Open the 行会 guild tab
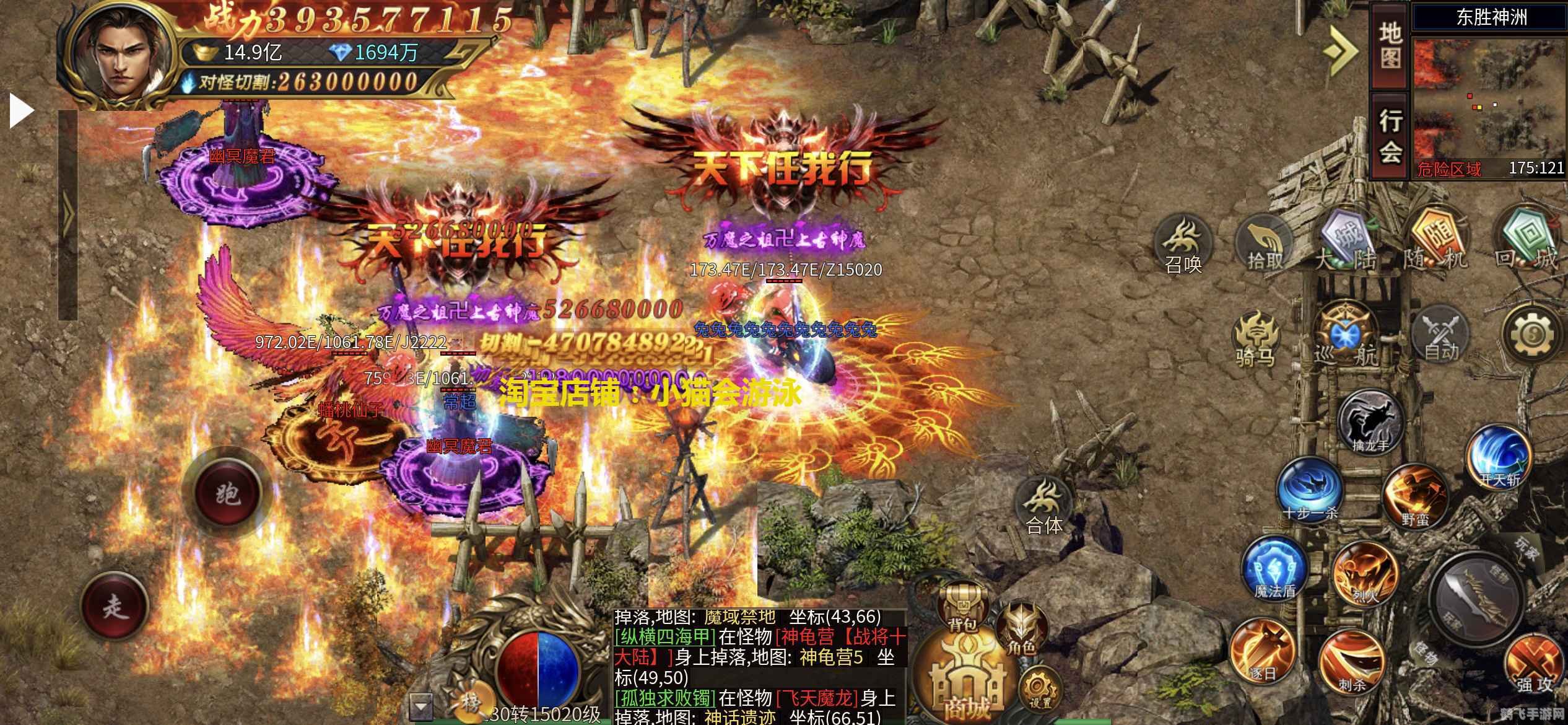Screen dimensions: 1568x725 1390,136
